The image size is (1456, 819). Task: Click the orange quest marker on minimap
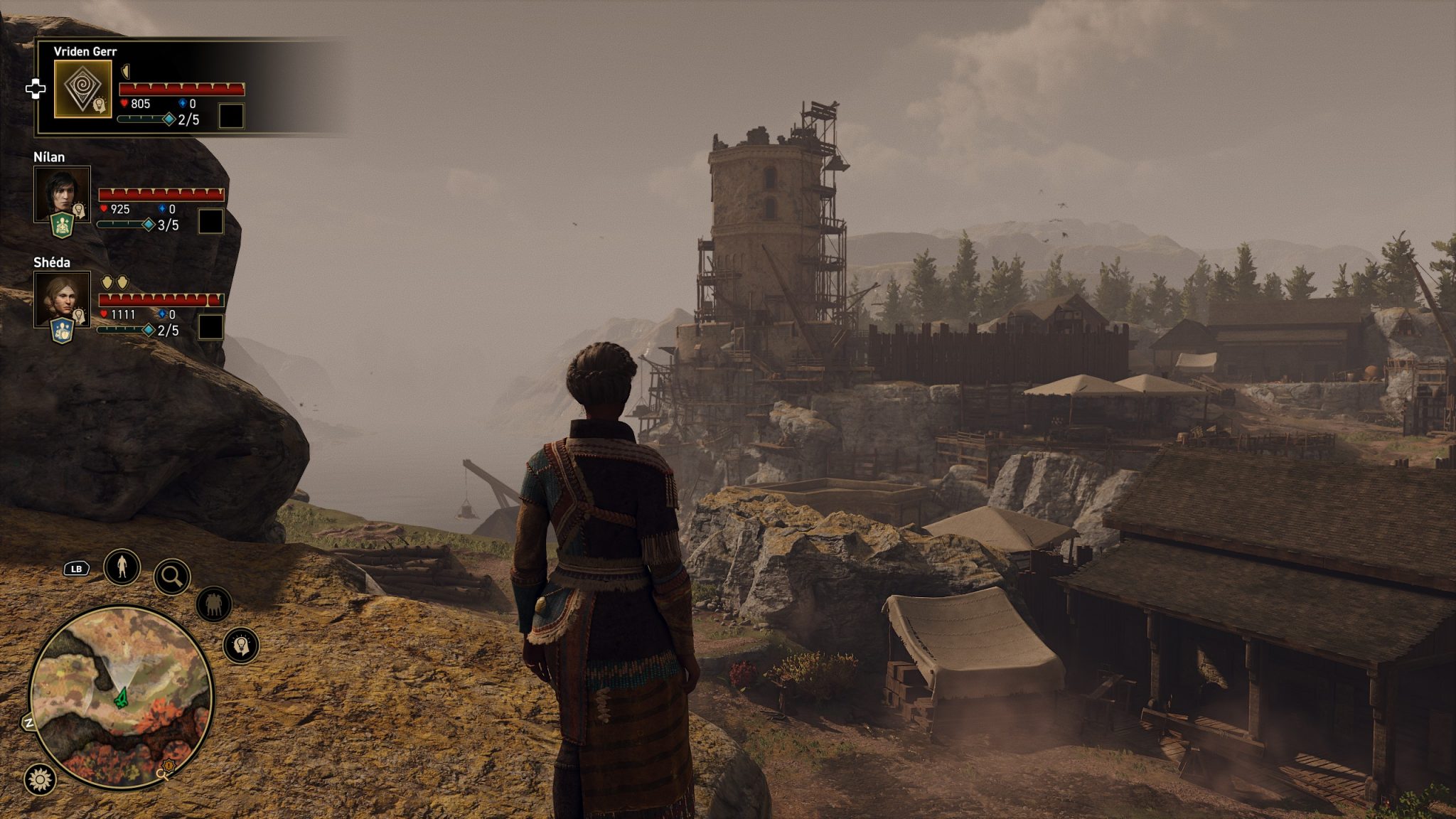pos(168,766)
